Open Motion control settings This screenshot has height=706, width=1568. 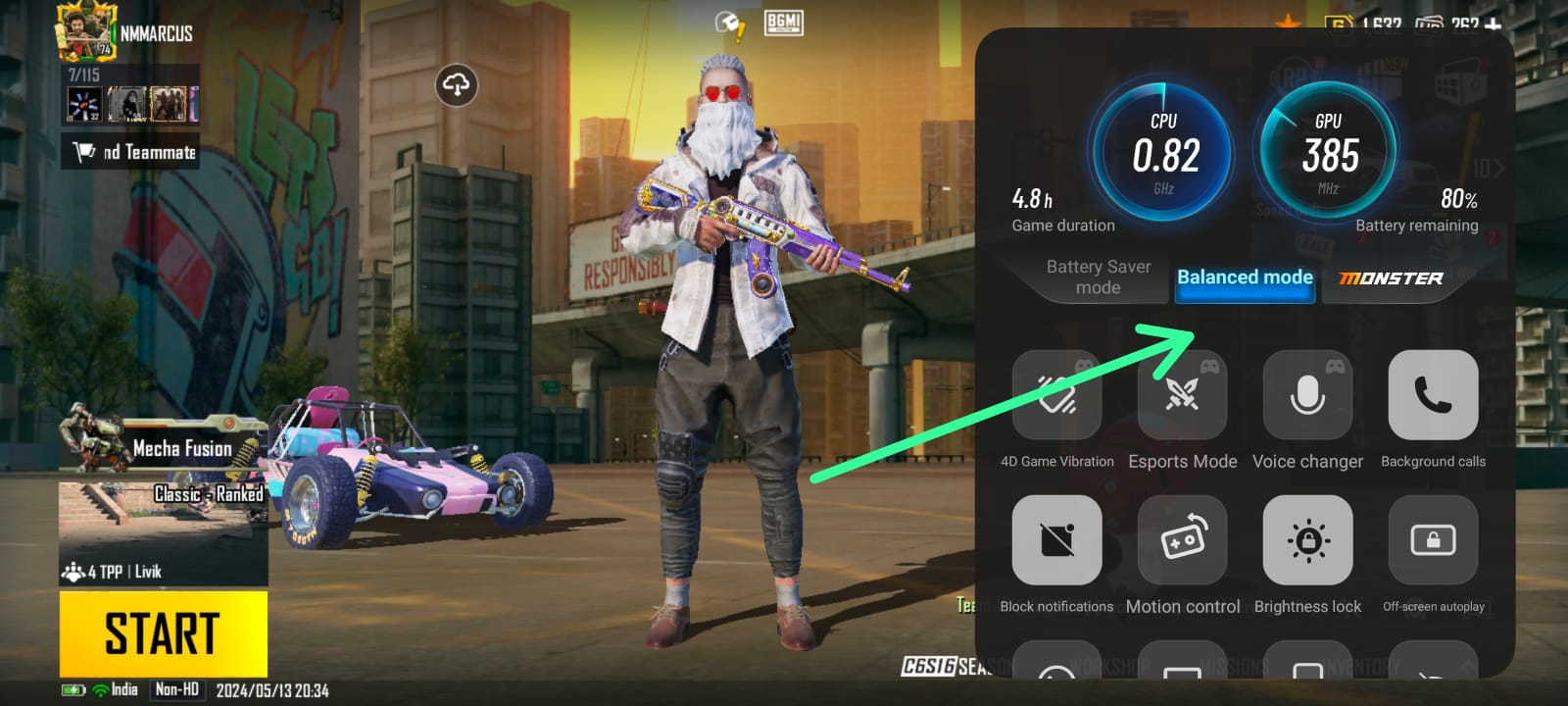1182,540
